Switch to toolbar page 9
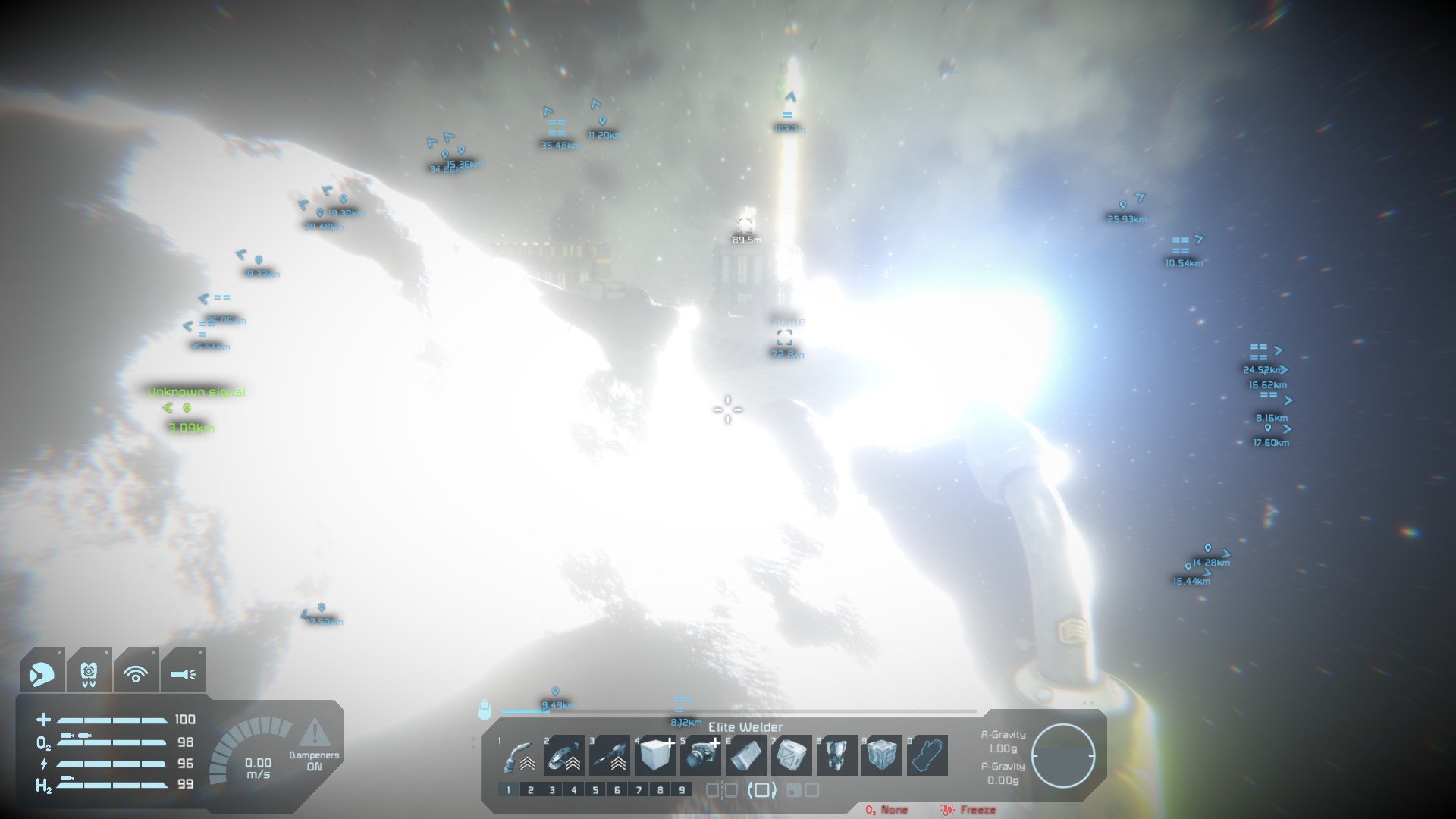This screenshot has width=1456, height=819. click(x=682, y=790)
